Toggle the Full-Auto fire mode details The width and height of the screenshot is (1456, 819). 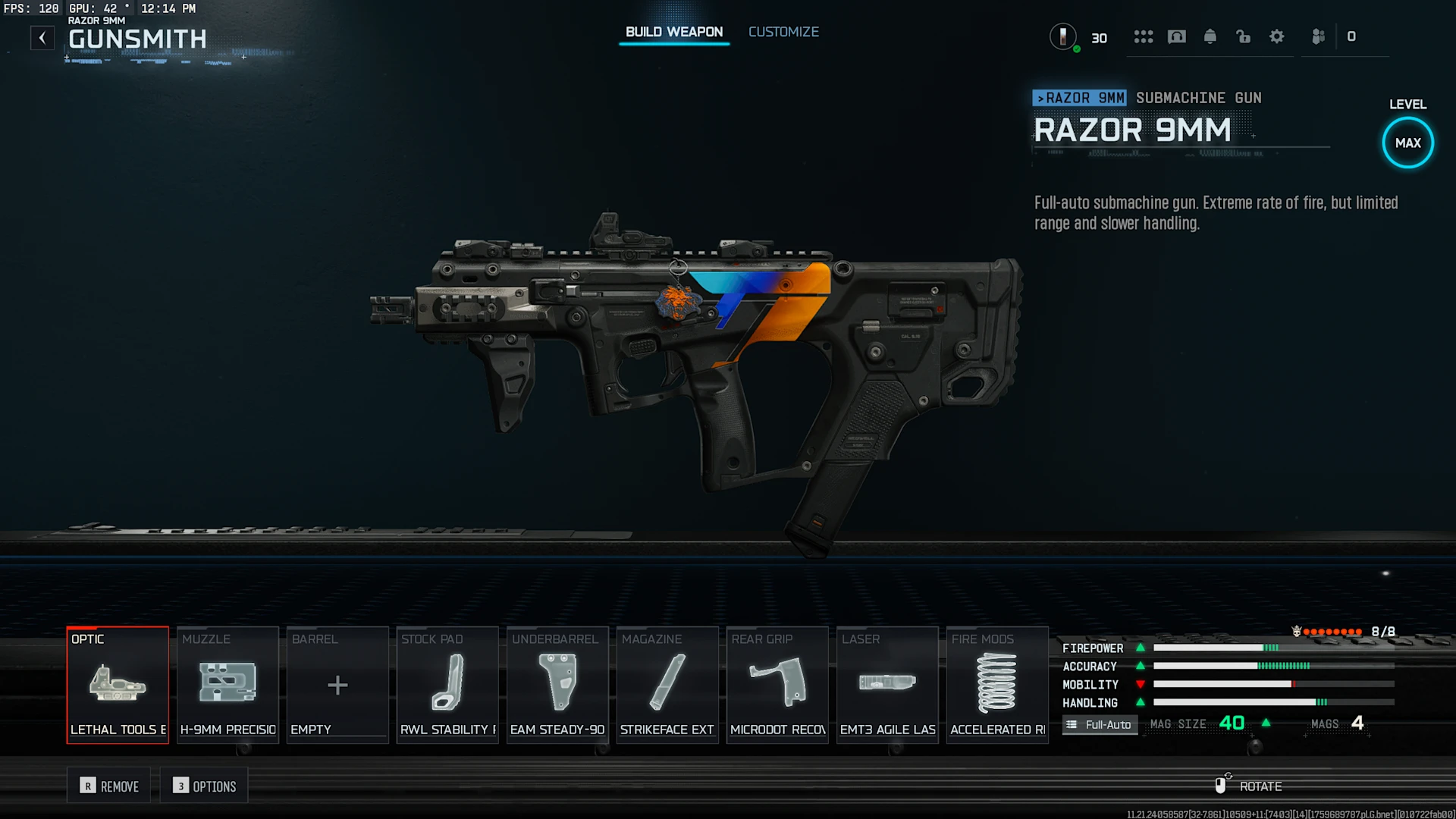(x=1100, y=725)
